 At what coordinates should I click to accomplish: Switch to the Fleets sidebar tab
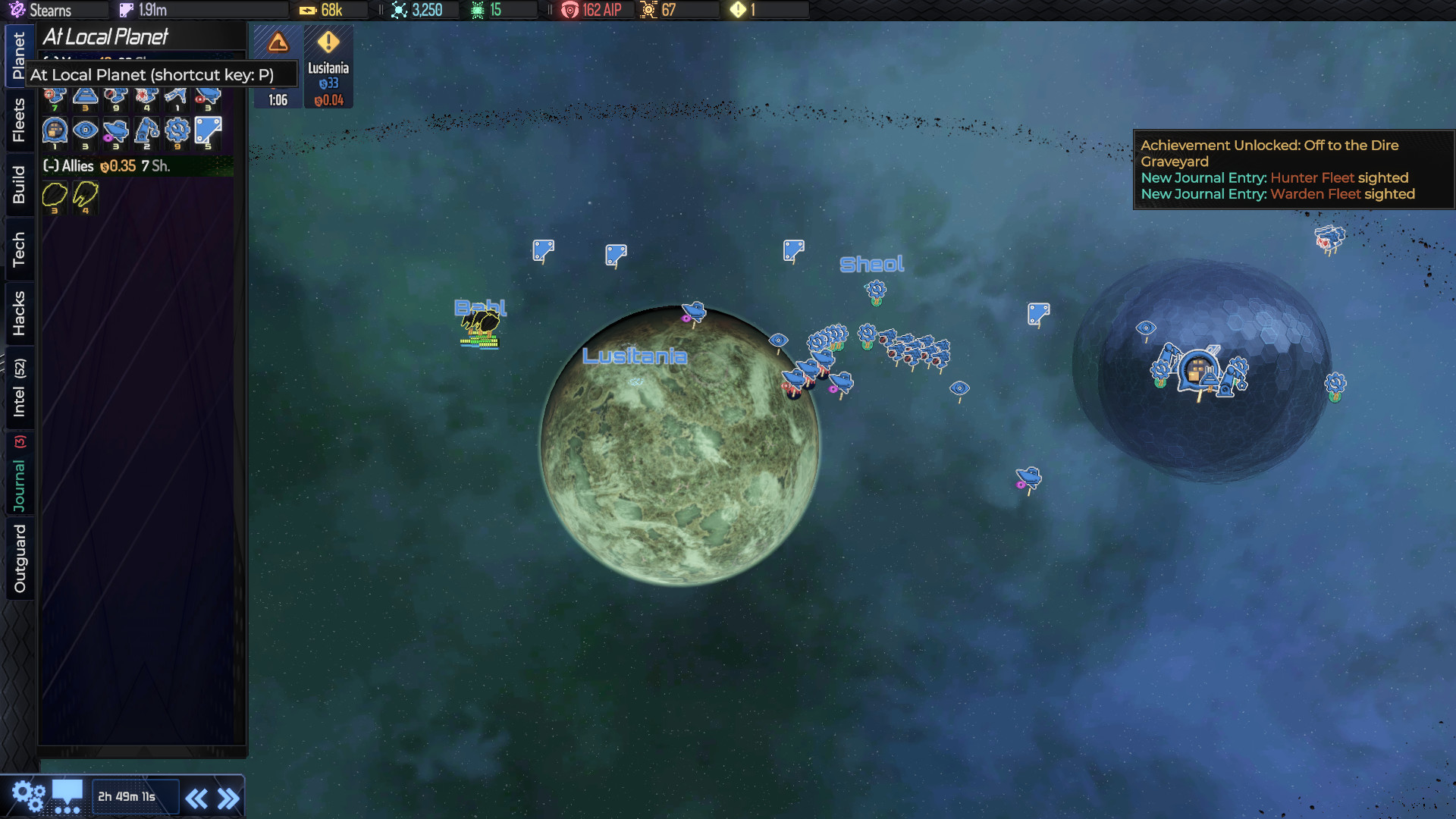coord(19,121)
